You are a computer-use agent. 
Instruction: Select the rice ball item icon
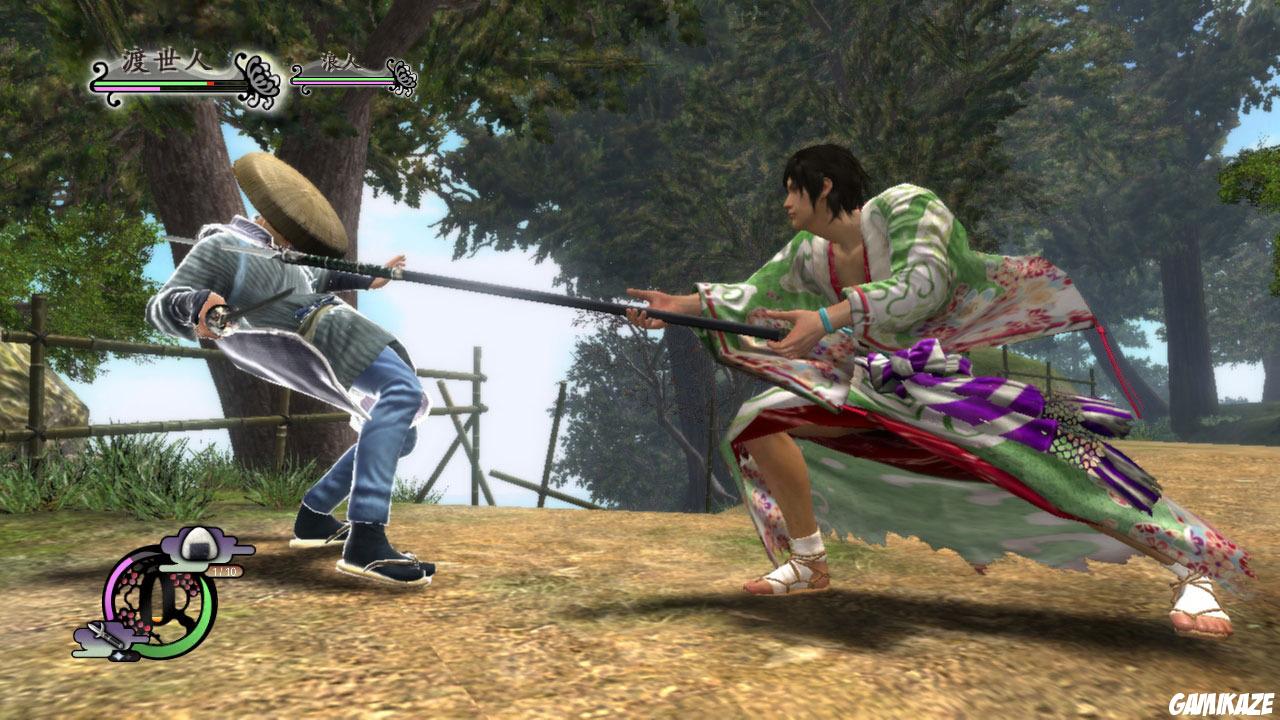pos(198,545)
